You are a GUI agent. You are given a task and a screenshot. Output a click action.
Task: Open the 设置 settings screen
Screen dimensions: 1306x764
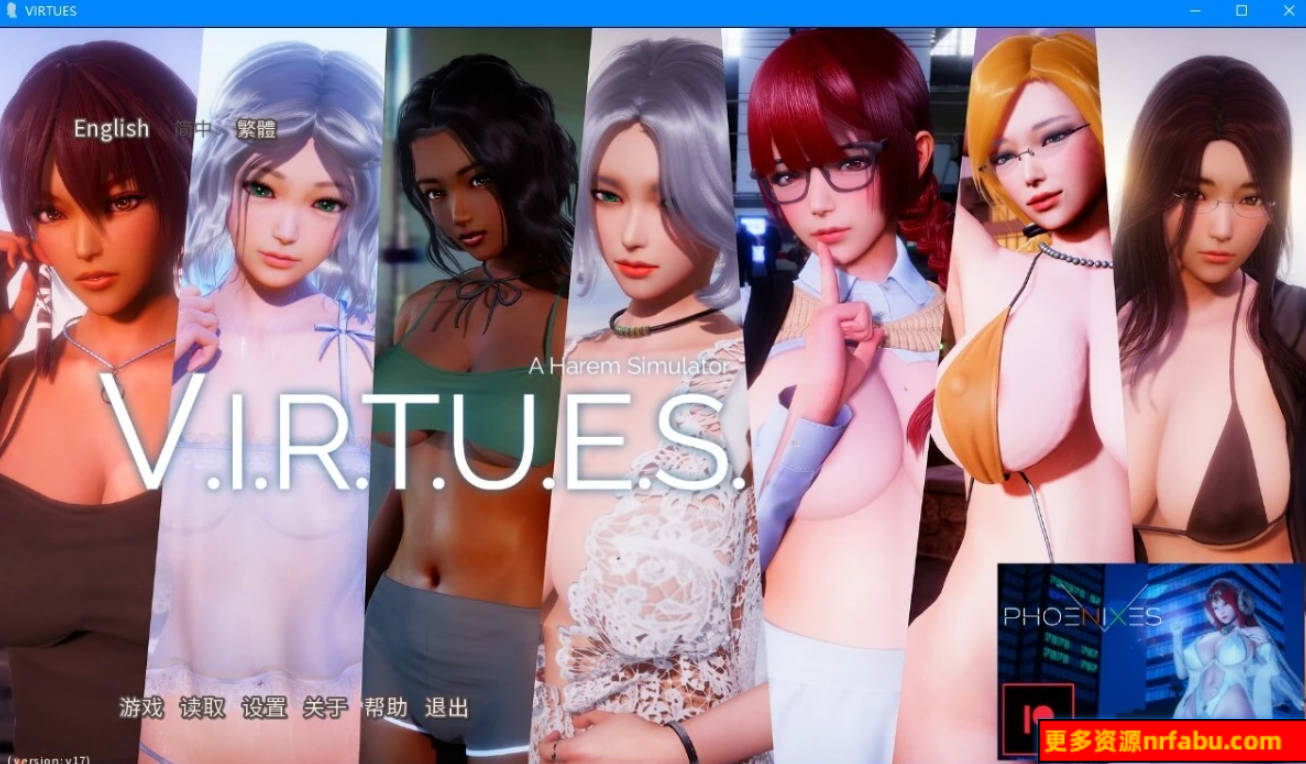click(x=265, y=706)
